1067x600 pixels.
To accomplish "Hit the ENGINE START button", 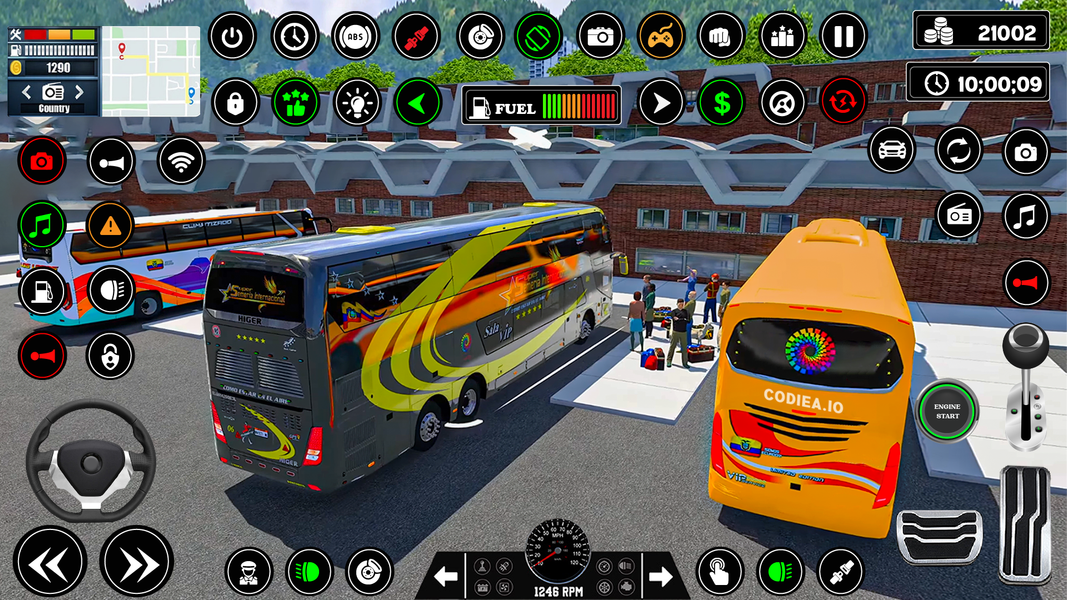I will click(947, 411).
